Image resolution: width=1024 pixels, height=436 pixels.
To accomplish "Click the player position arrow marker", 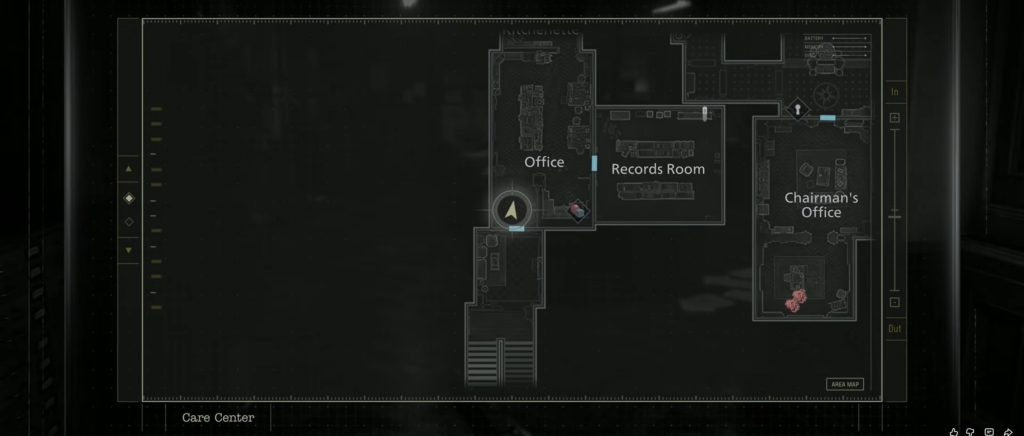I will [x=511, y=211].
